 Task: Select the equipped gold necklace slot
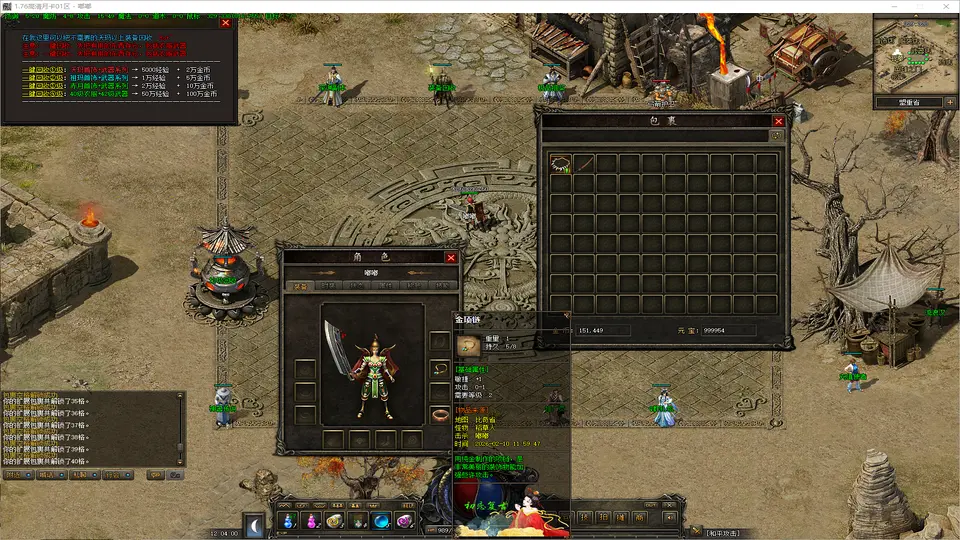(439, 368)
